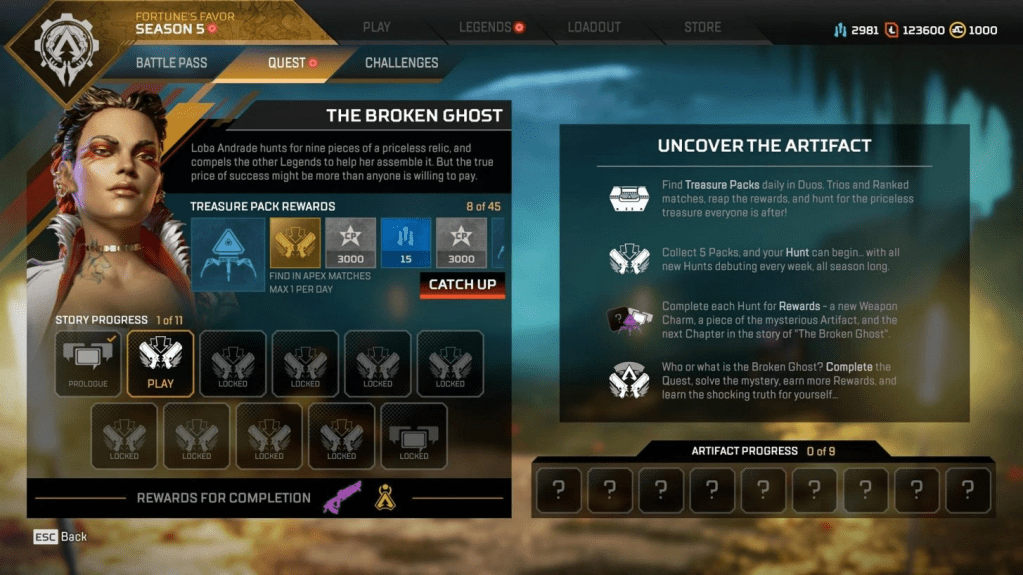The height and width of the screenshot is (575, 1023).
Task: Play the unlocked Hunt chapter
Action: (160, 364)
